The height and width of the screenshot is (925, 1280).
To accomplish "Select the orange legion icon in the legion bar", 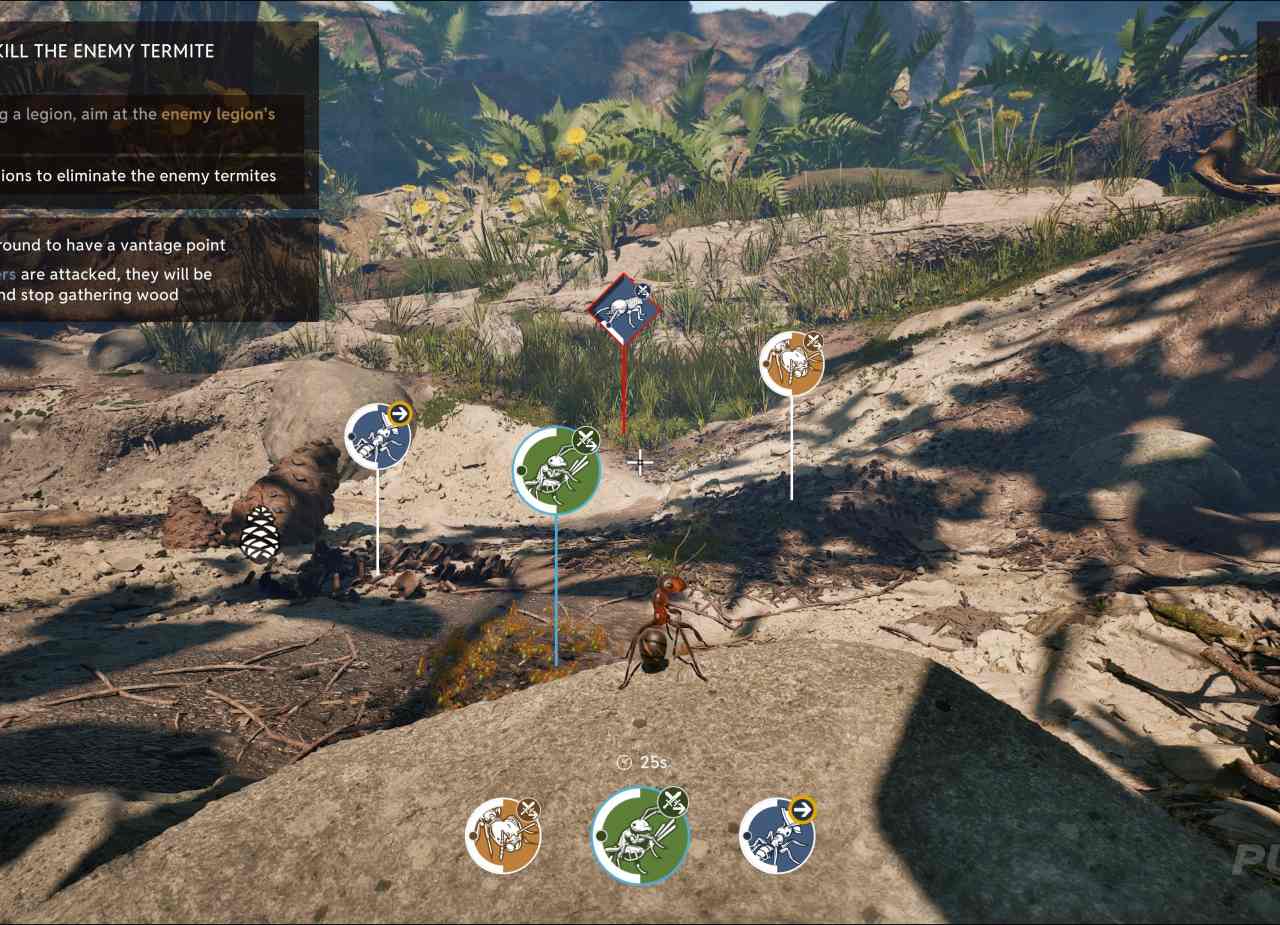I will tap(503, 835).
